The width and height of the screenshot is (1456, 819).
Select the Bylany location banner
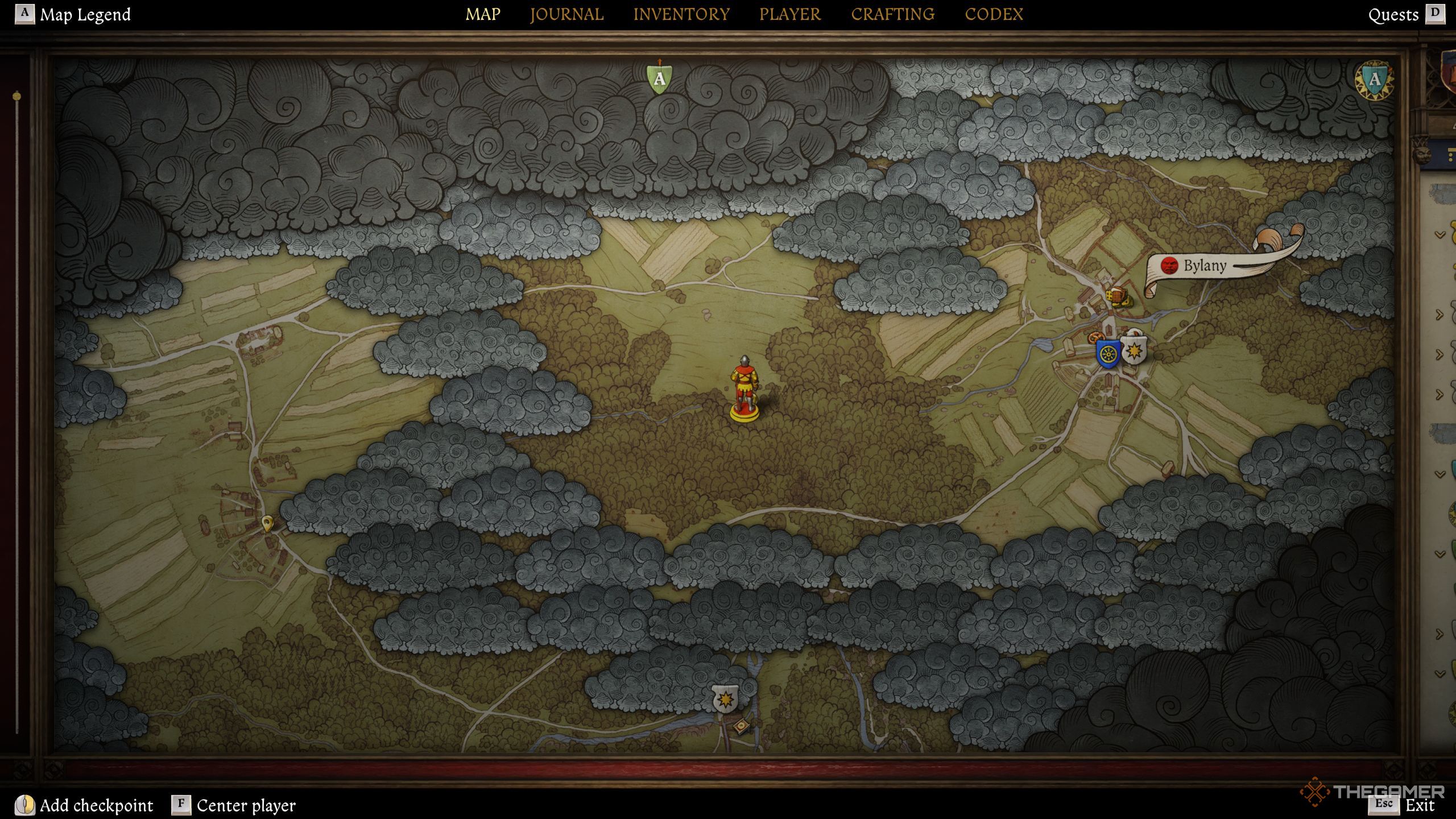pyautogui.click(x=1205, y=266)
